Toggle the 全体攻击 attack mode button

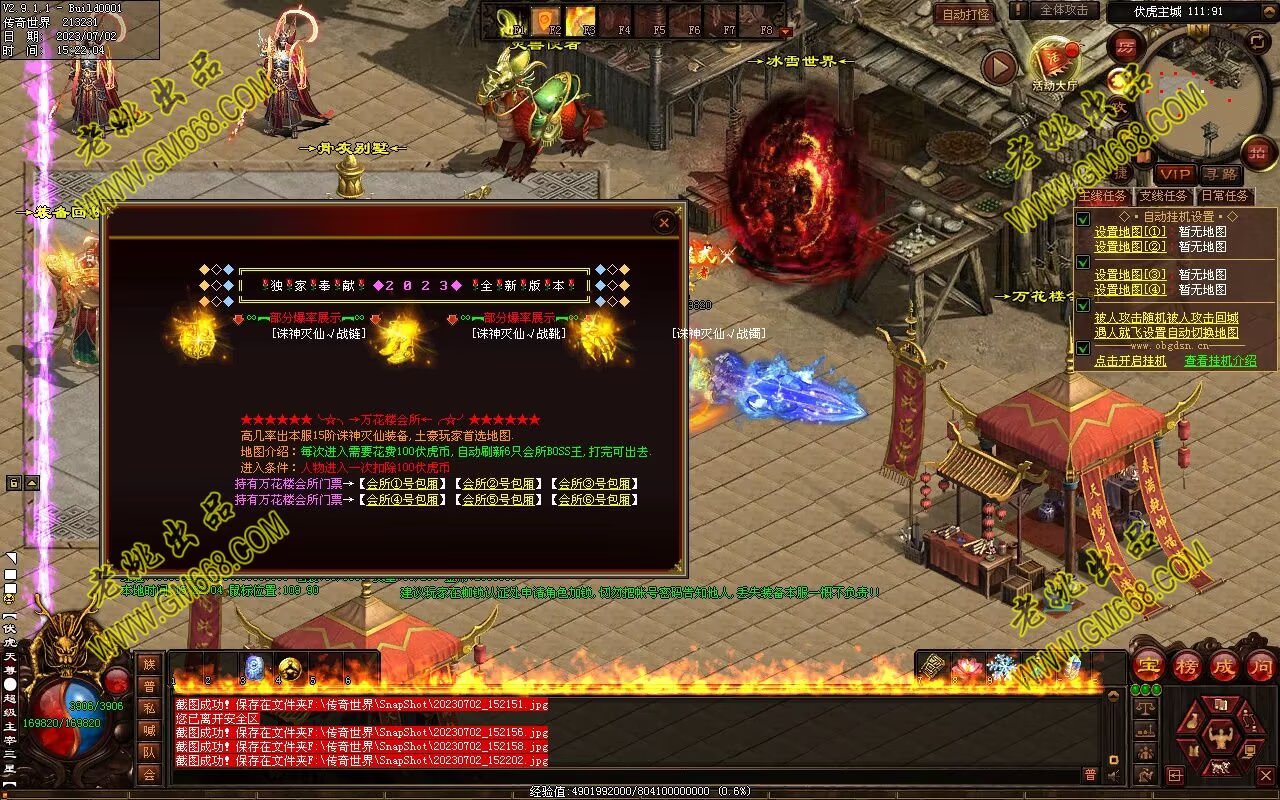pos(1063,10)
